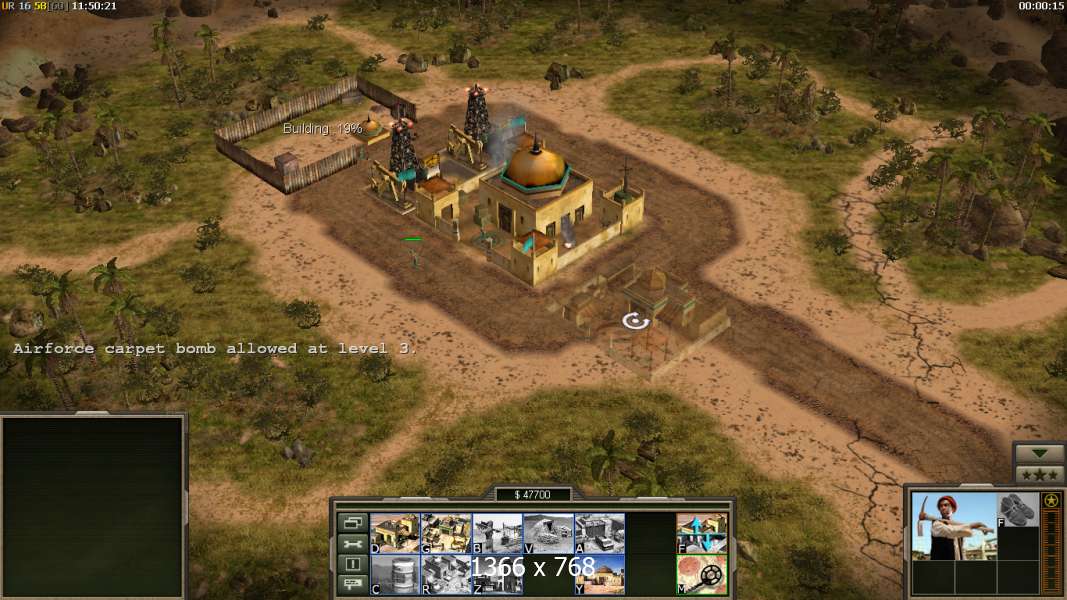Viewport: 1067px width, 600px height.
Task: Select the shoes upgrade icon labeled F
Action: (x=1018, y=509)
